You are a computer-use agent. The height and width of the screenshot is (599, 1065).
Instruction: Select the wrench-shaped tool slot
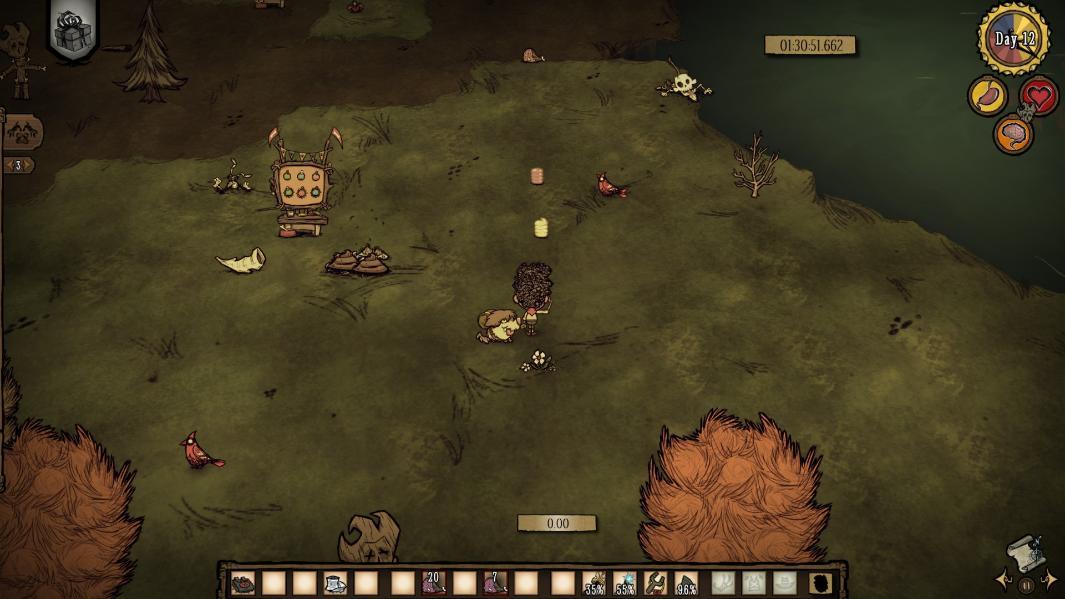point(656,583)
